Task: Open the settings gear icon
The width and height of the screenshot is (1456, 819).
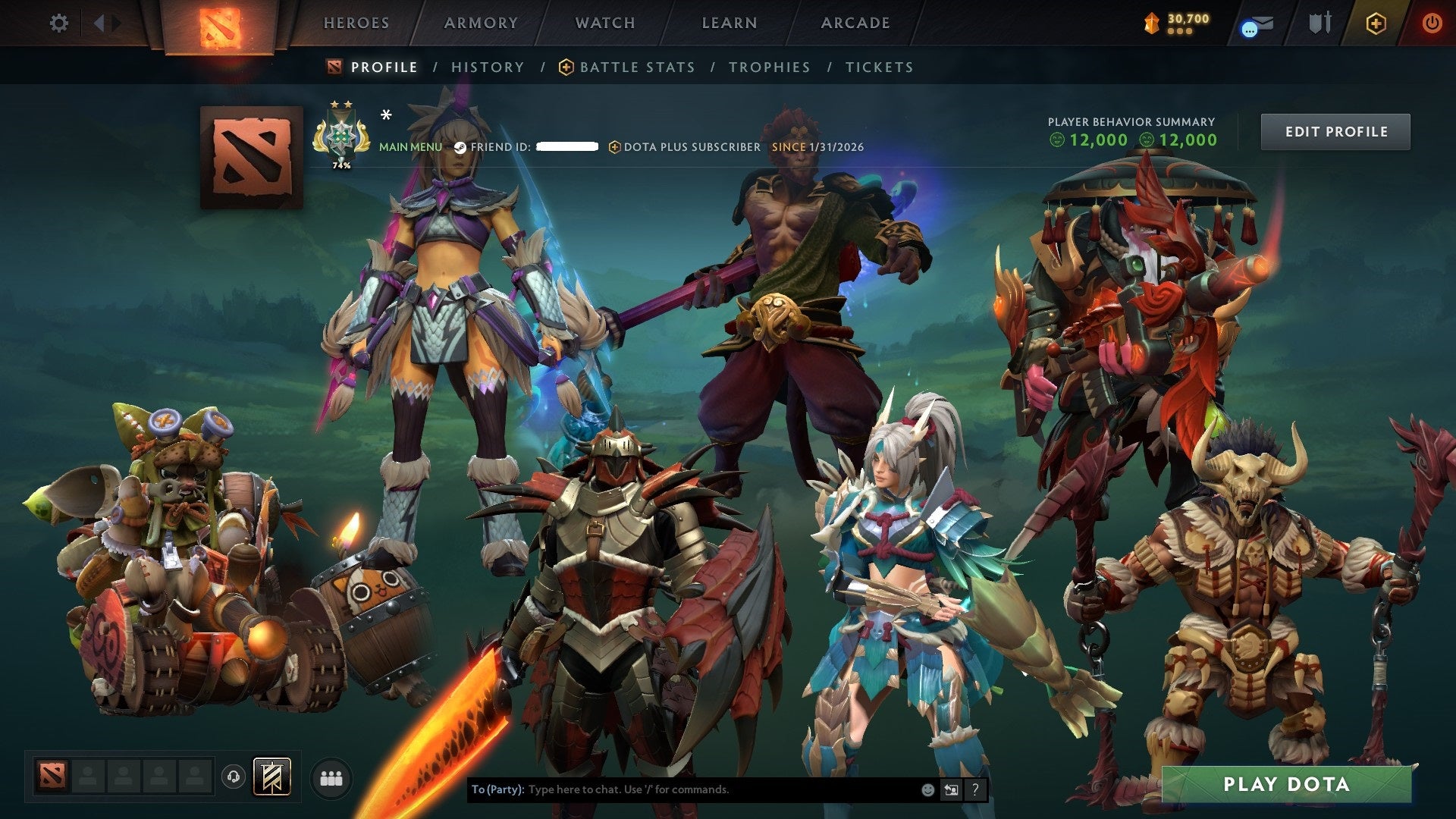Action: [58, 23]
